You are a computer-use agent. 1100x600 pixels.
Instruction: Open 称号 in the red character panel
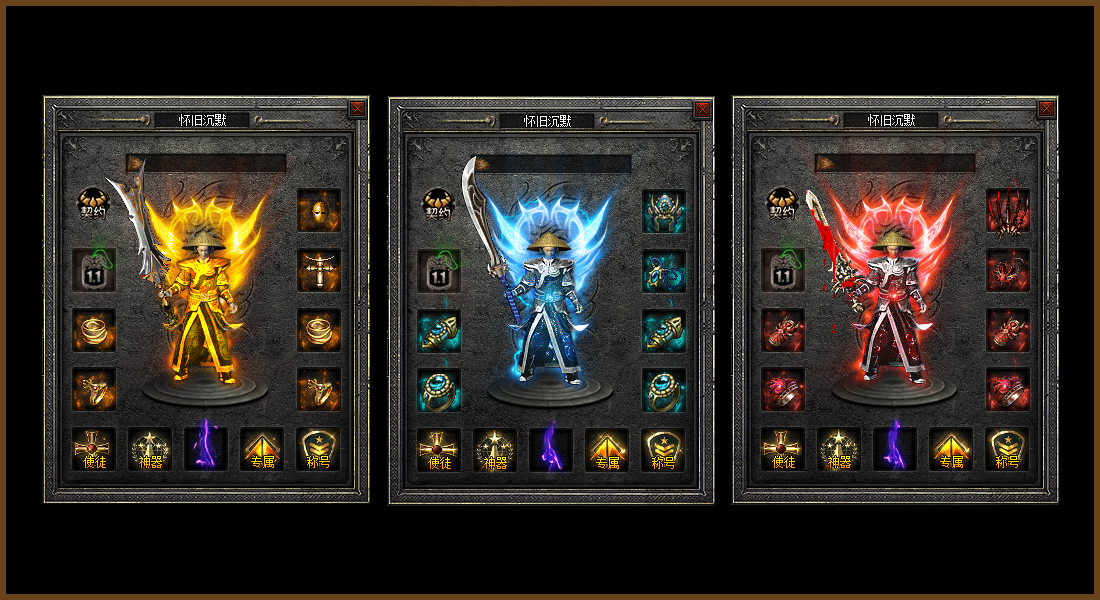1007,450
